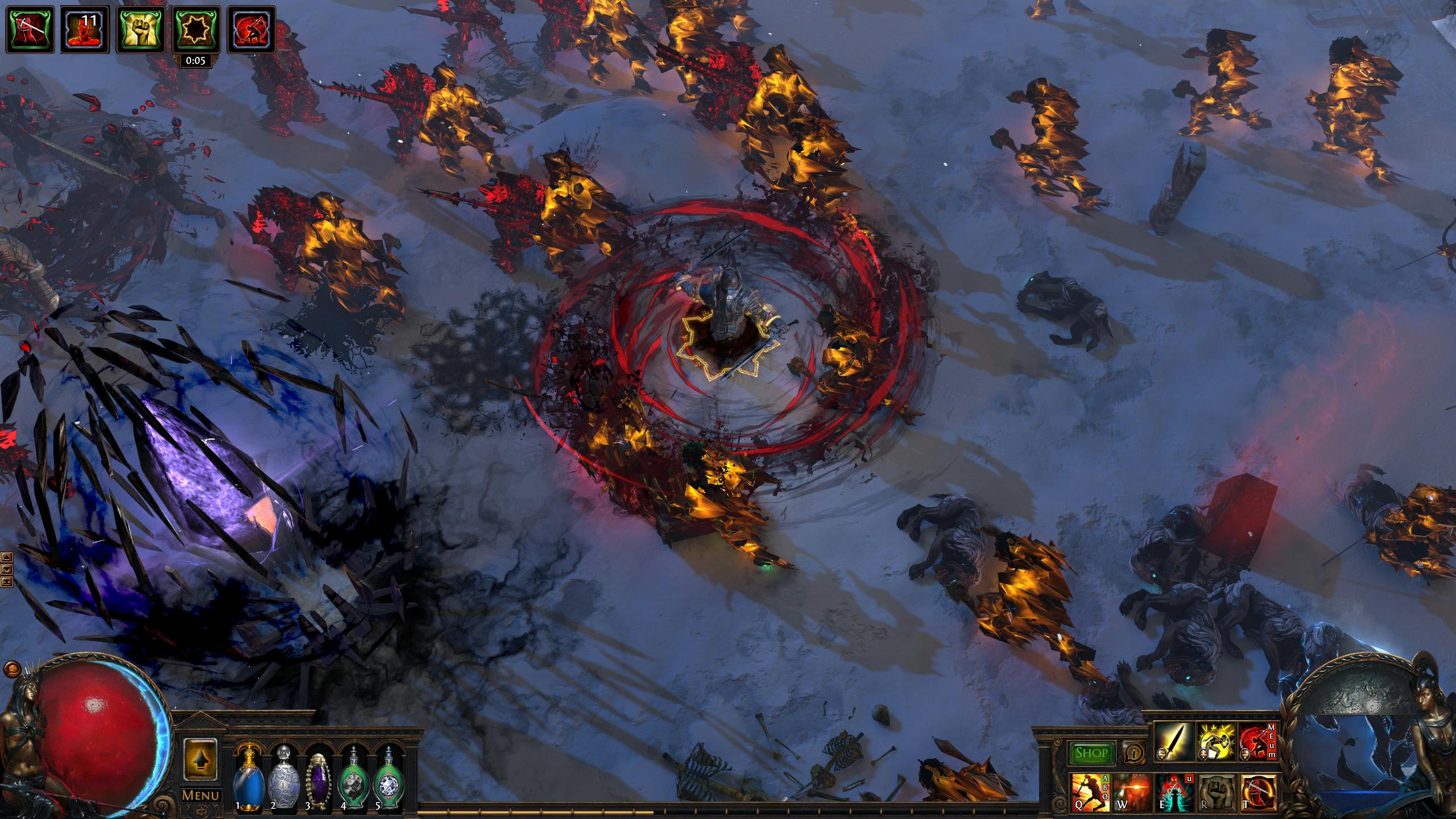Viewport: 1456px width, 819px height.
Task: Click the Meum gem label on the right-mouse skill
Action: (1271, 742)
